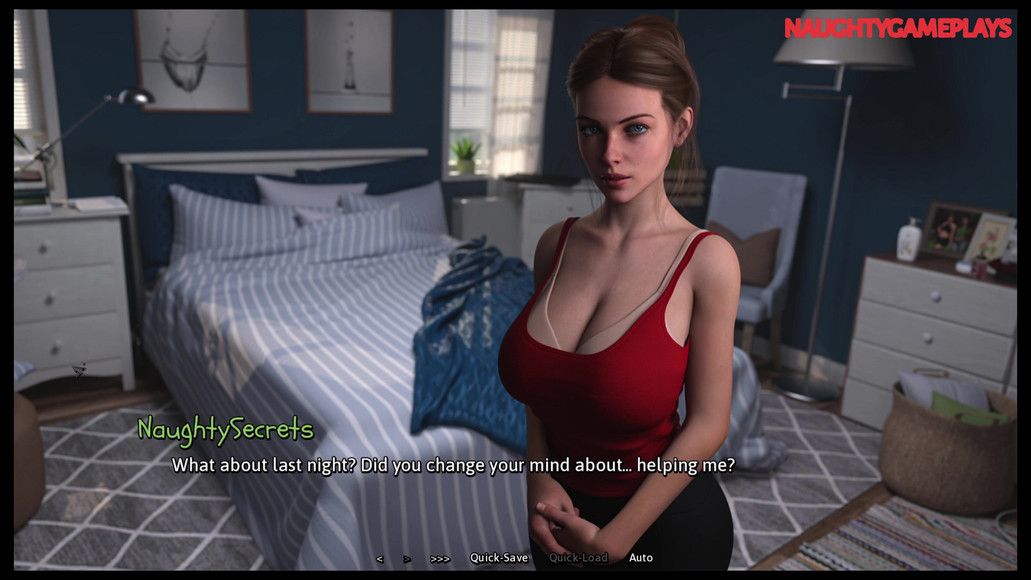Toggle Auto dialogue advance
The image size is (1031, 580).
pos(641,558)
